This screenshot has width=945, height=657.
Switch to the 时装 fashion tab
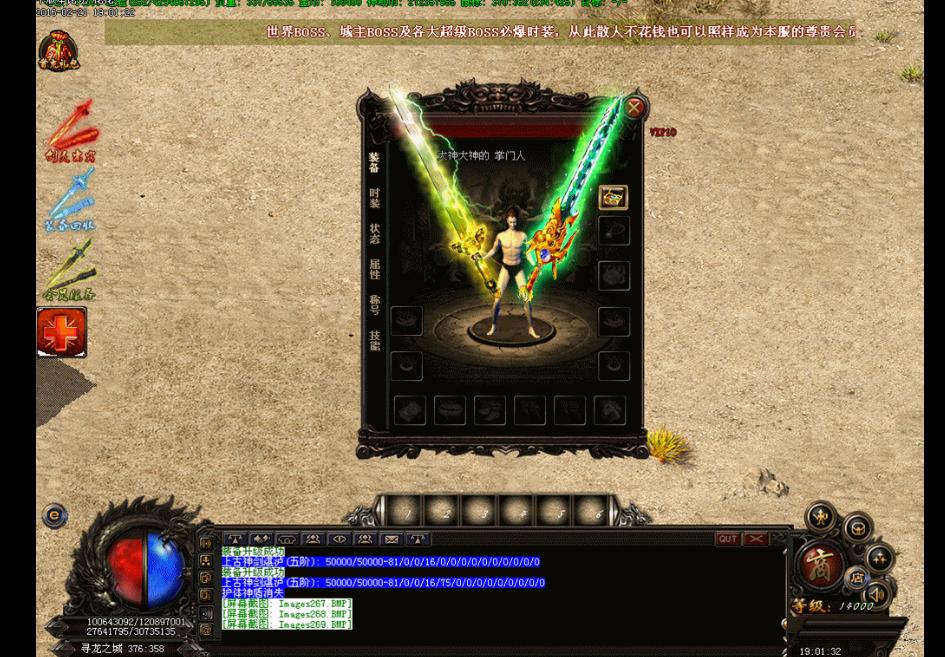point(374,197)
